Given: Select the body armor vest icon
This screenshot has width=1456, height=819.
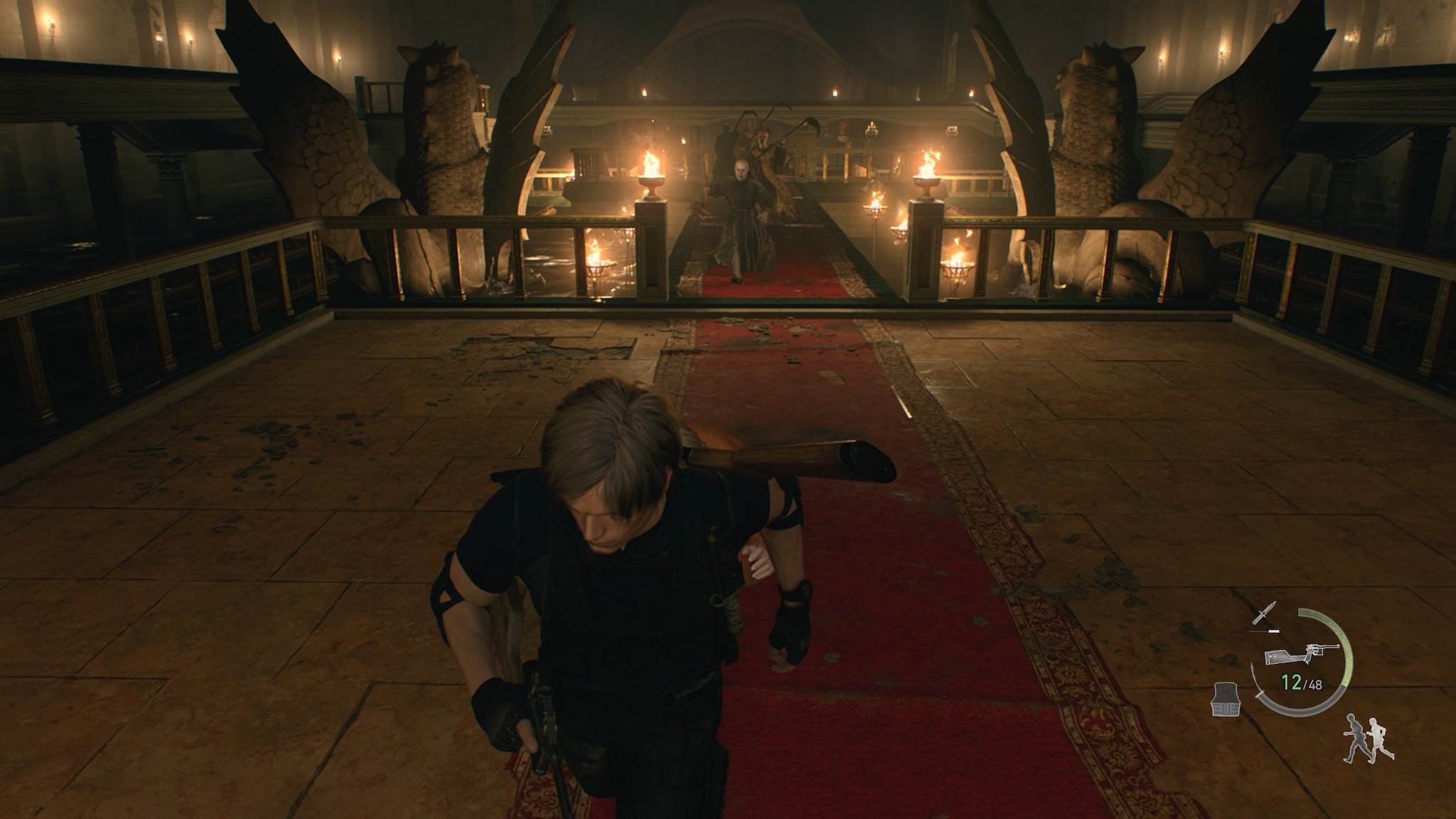Looking at the screenshot, I should coord(1228,700).
